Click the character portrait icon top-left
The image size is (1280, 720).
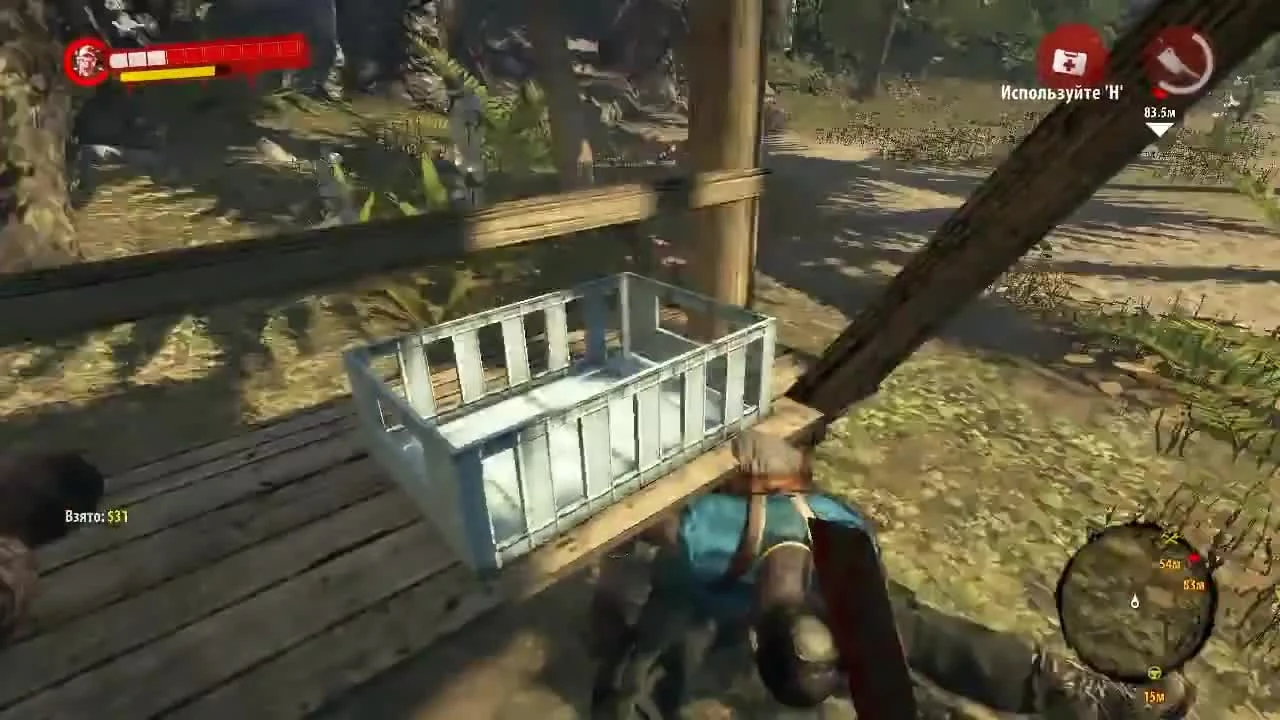88,60
